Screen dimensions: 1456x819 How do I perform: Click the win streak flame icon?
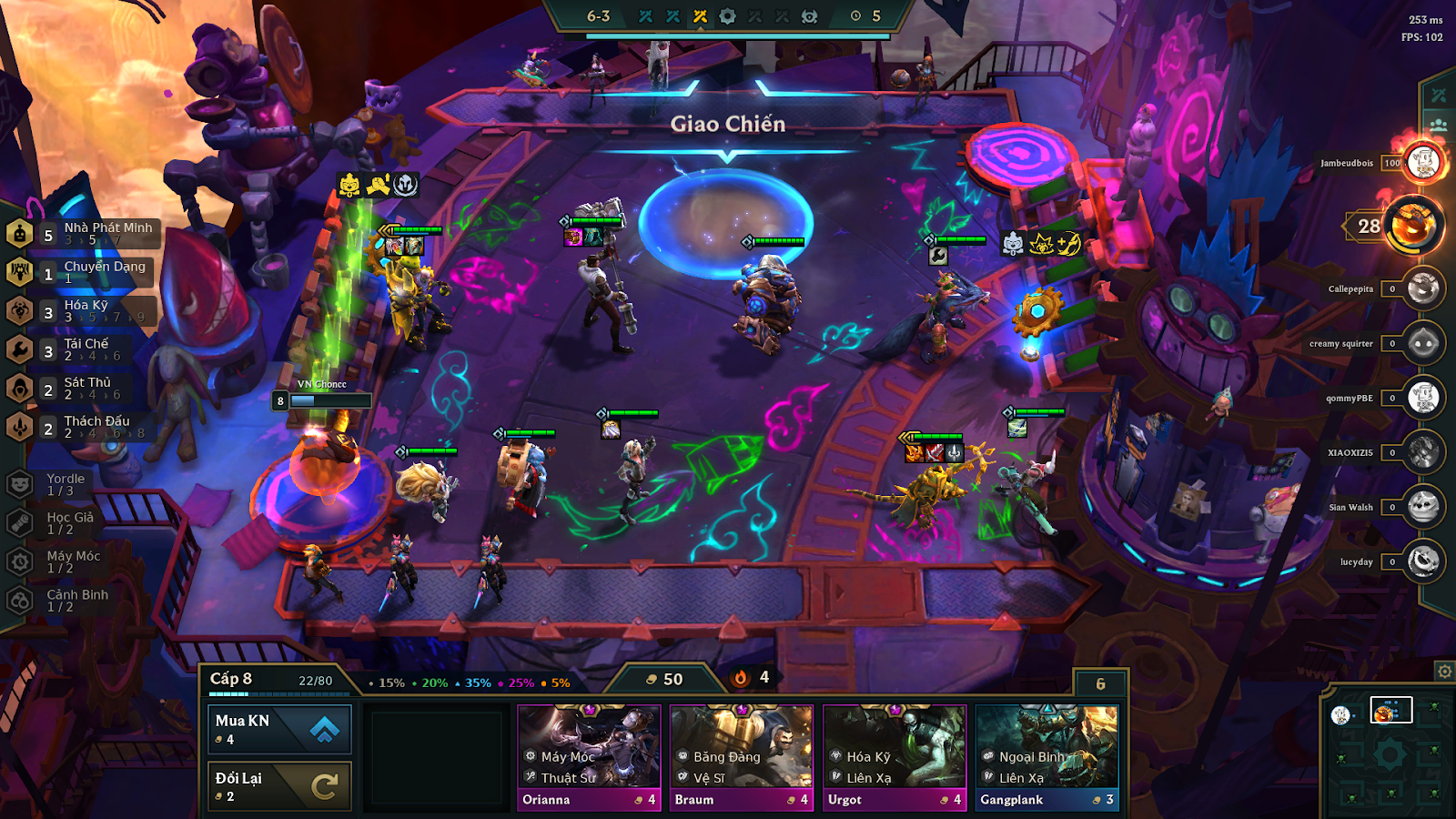[743, 676]
